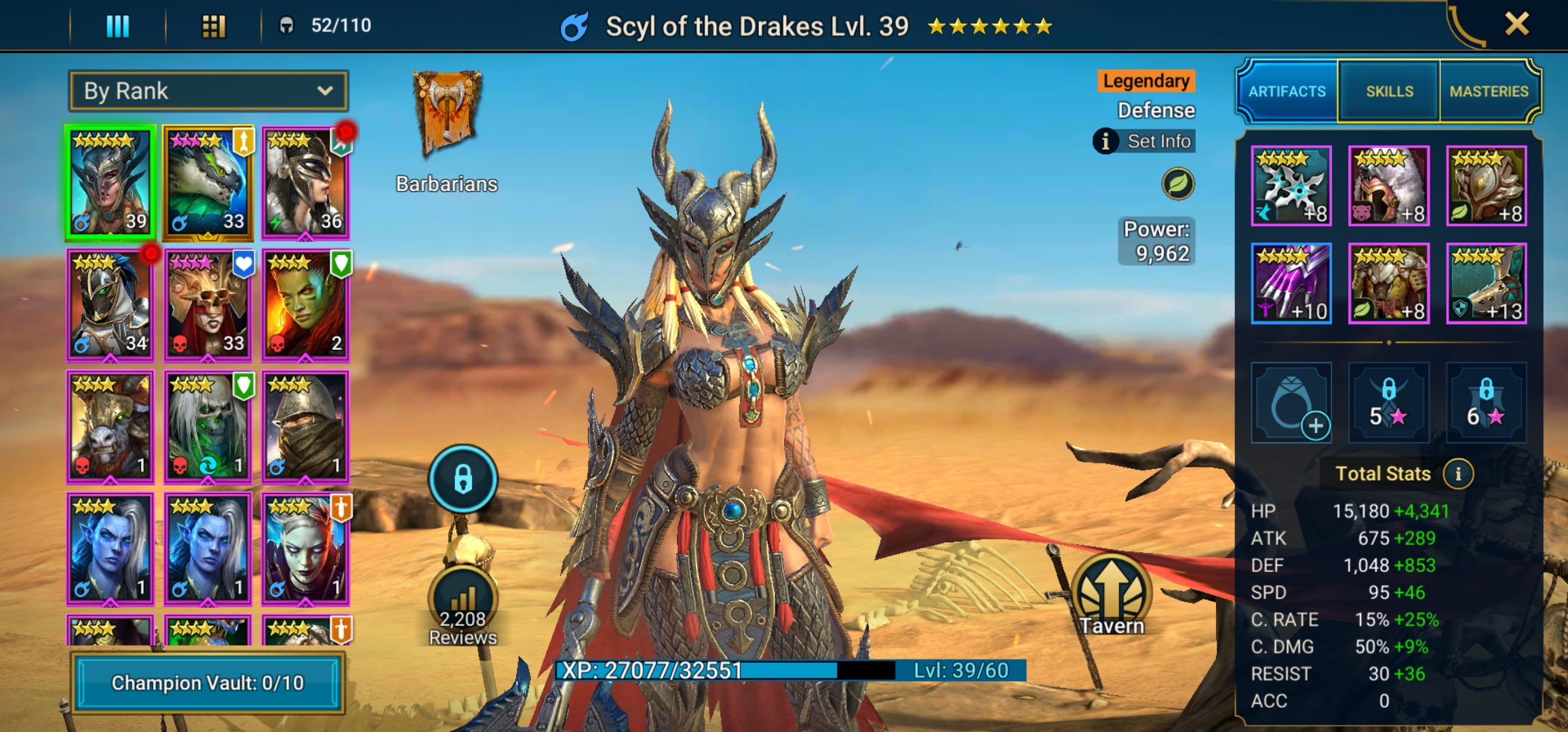Viewport: 1568px width, 732px height.
Task: Switch to the Skills tab
Action: click(1389, 91)
